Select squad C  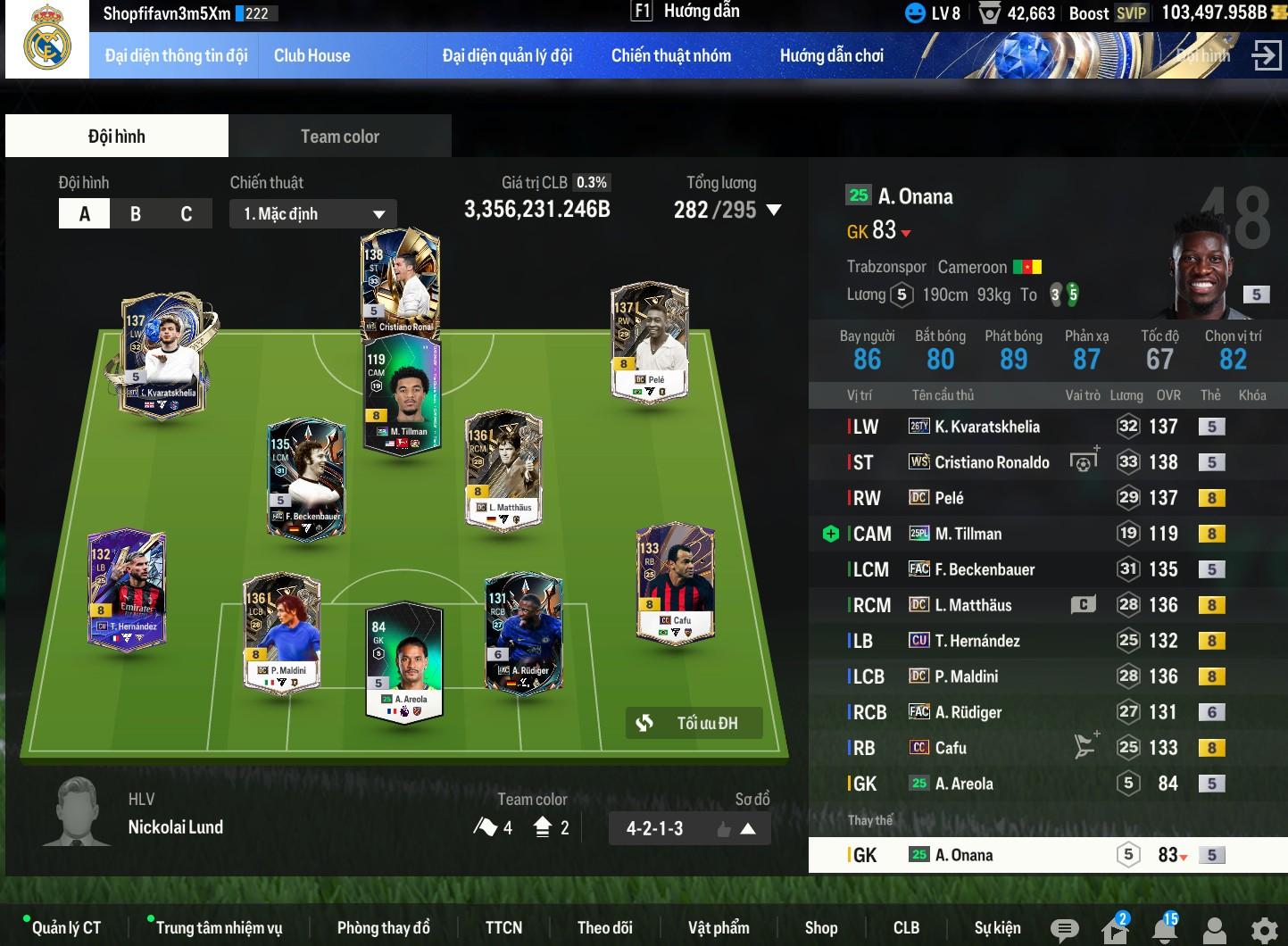point(186,214)
